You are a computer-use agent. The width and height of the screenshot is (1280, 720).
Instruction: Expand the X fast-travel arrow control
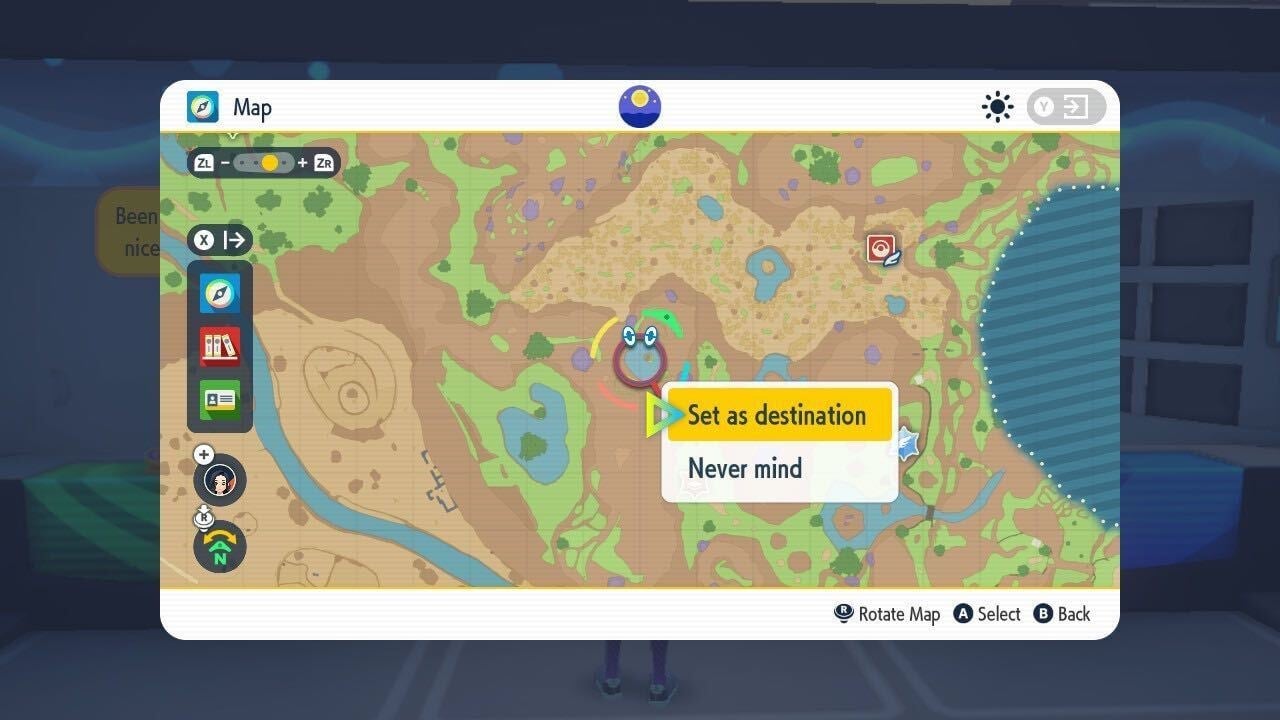click(219, 240)
